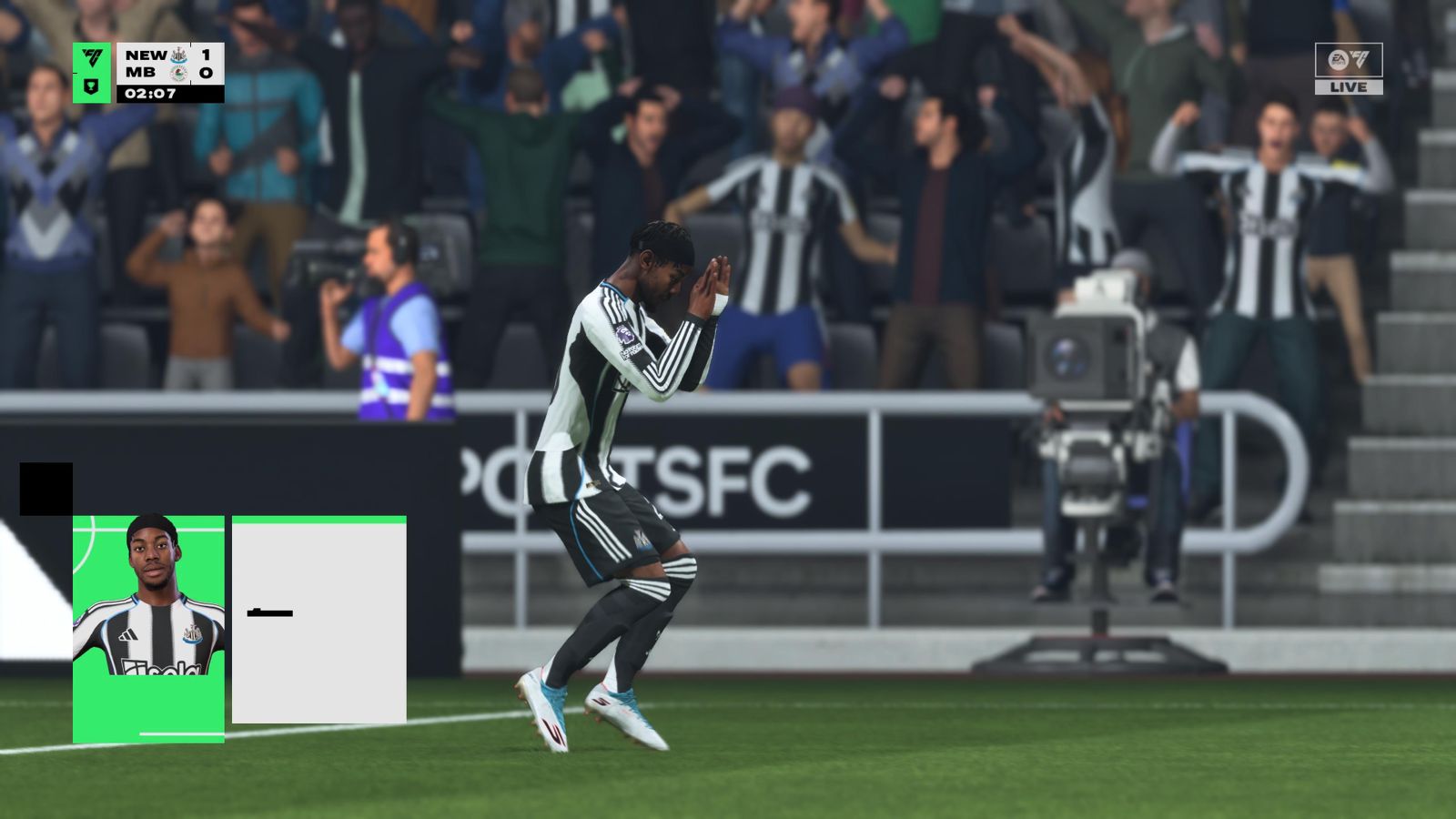
Task: Select the Newcastle United crest beside NEW
Action: click(x=180, y=55)
